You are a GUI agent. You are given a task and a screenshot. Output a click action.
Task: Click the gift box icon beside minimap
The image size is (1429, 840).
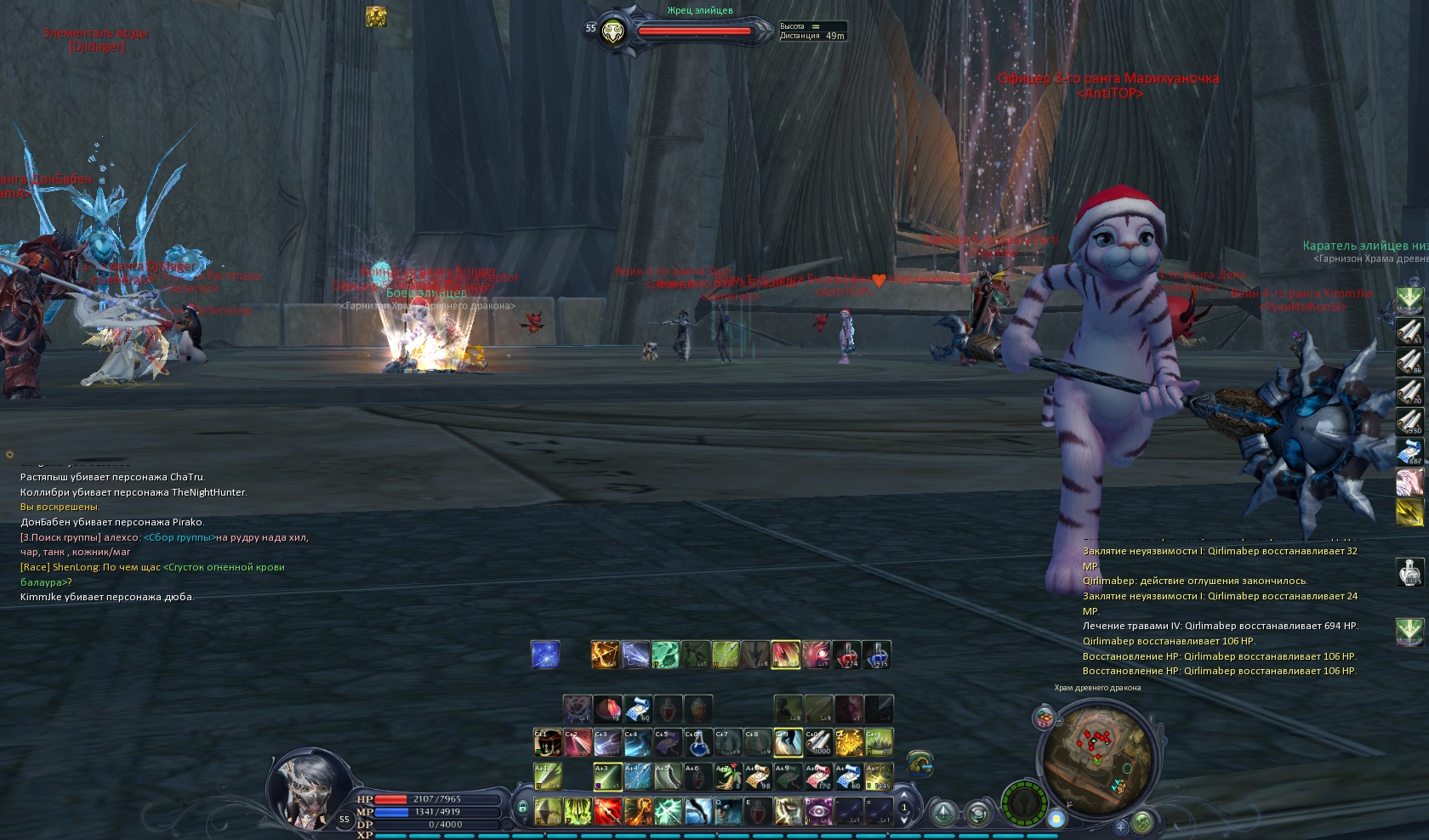click(x=1045, y=718)
